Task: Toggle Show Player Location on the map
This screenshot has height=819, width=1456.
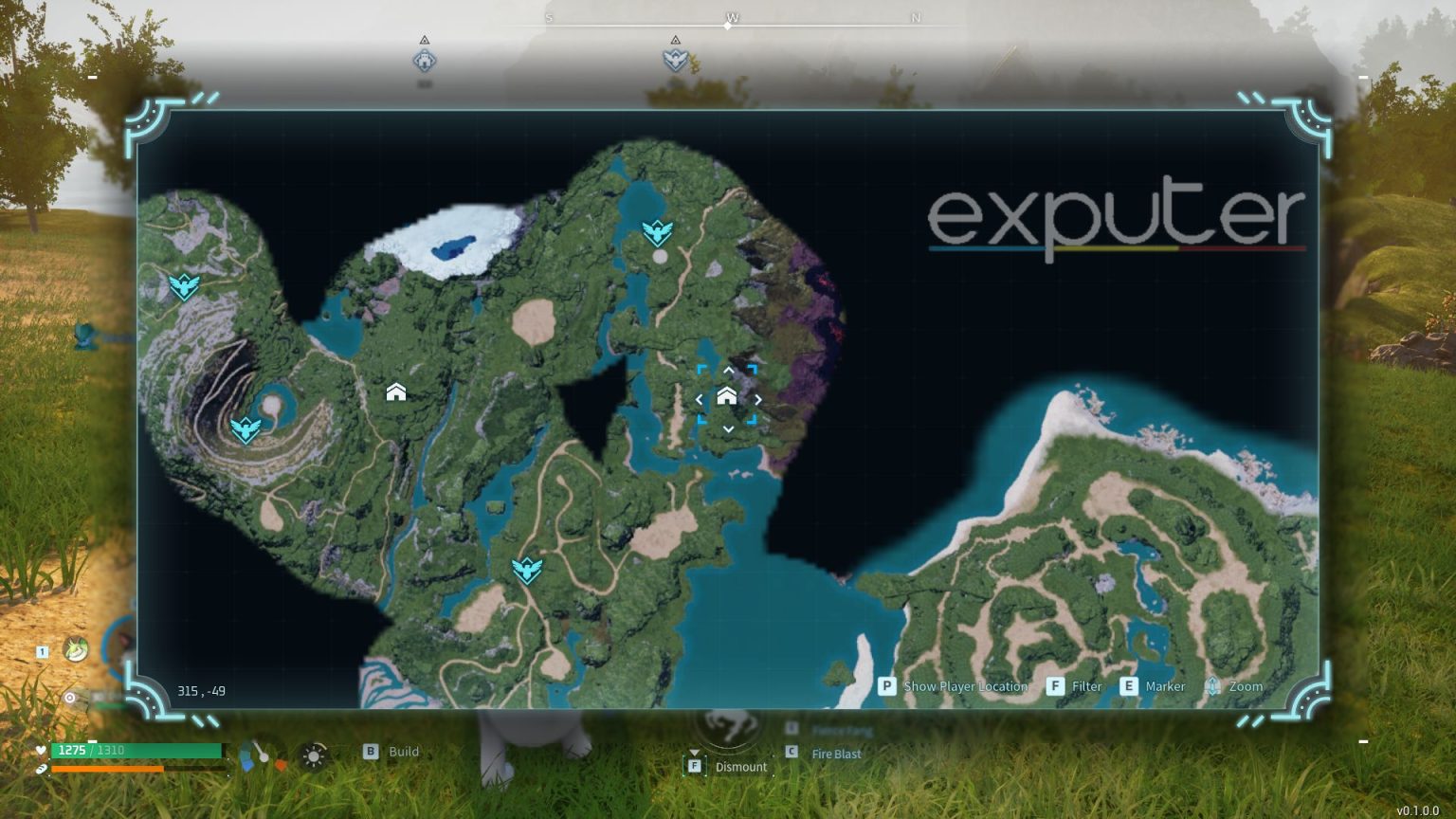Action: [x=886, y=686]
